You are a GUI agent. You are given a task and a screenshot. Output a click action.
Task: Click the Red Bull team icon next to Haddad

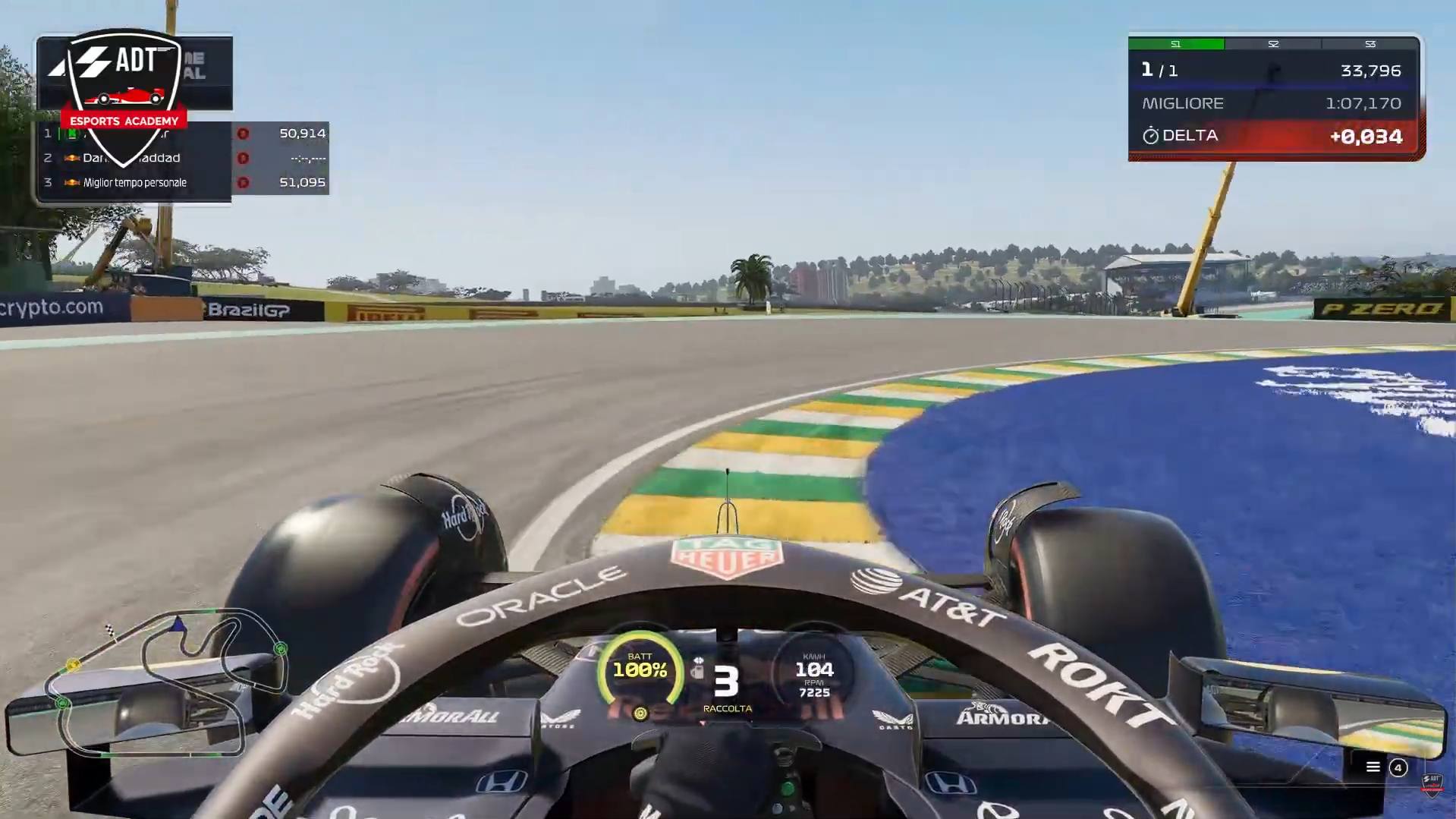point(71,158)
